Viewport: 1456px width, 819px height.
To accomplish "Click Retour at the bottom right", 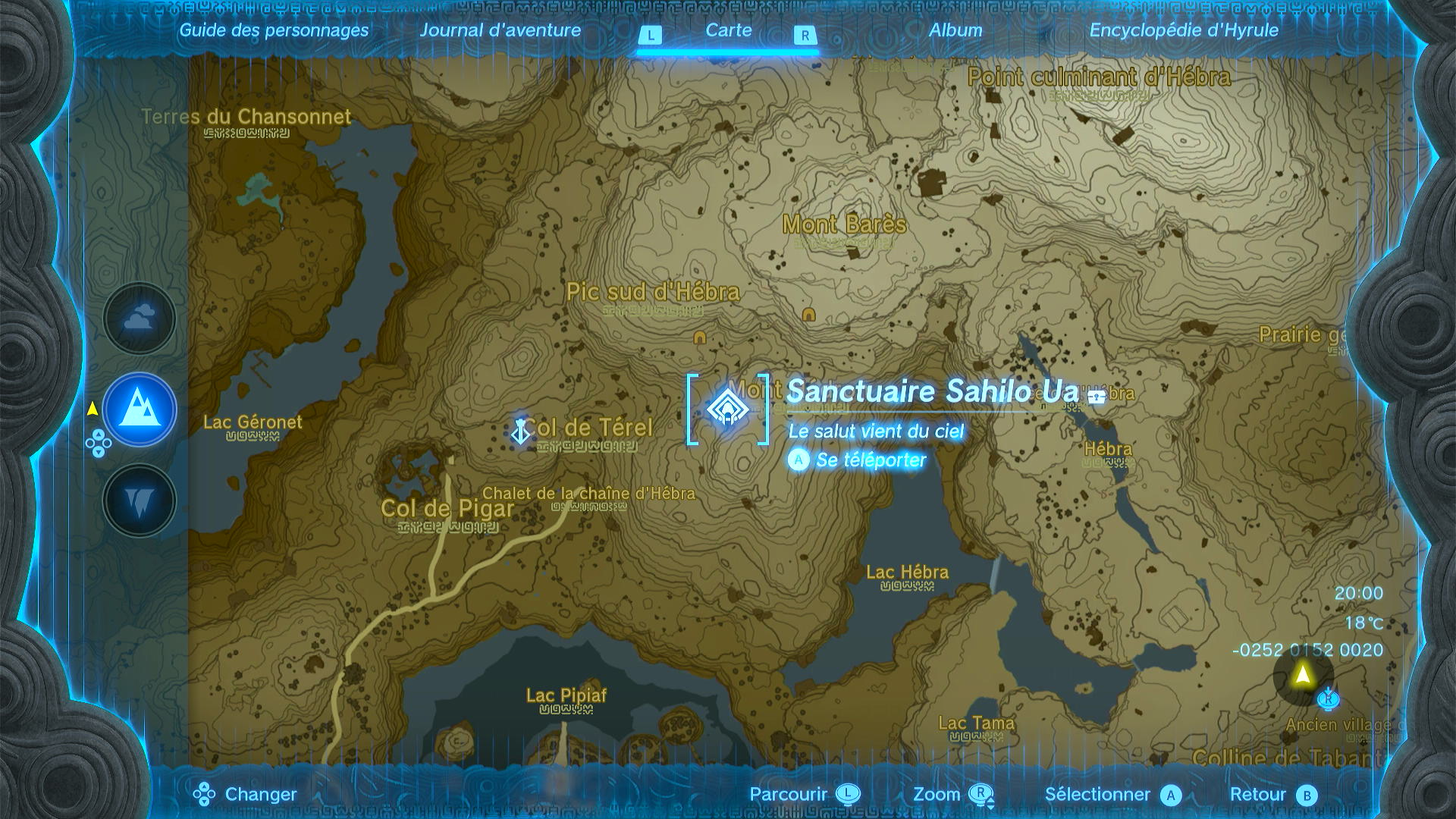I will [x=1268, y=795].
